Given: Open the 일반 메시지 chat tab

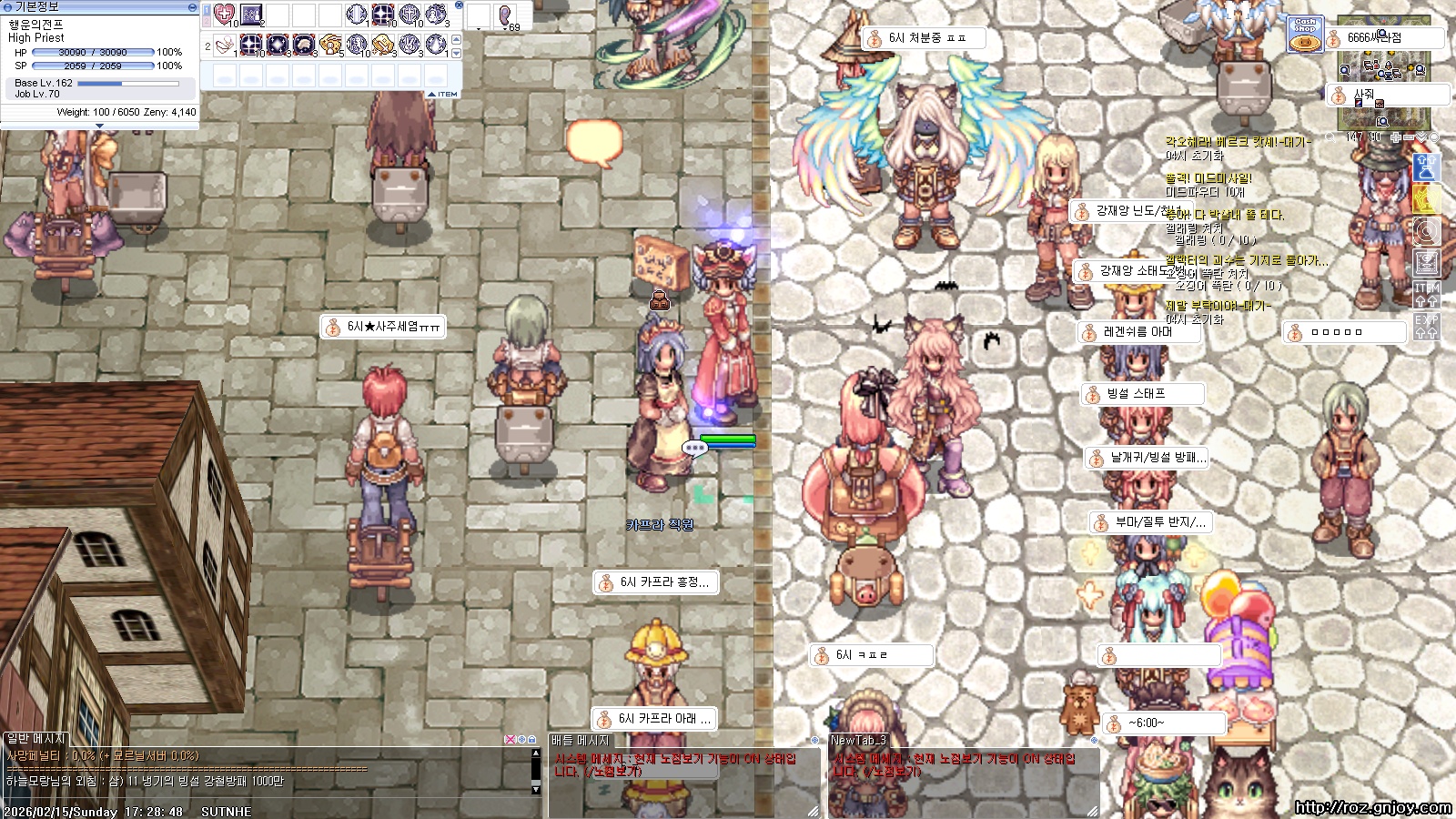Looking at the screenshot, I should (x=36, y=739).
